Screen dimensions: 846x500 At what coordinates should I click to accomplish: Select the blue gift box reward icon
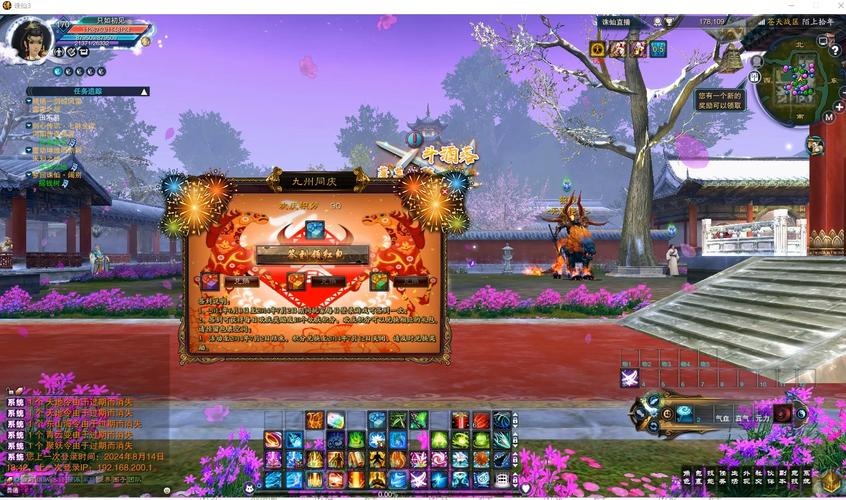click(x=314, y=230)
